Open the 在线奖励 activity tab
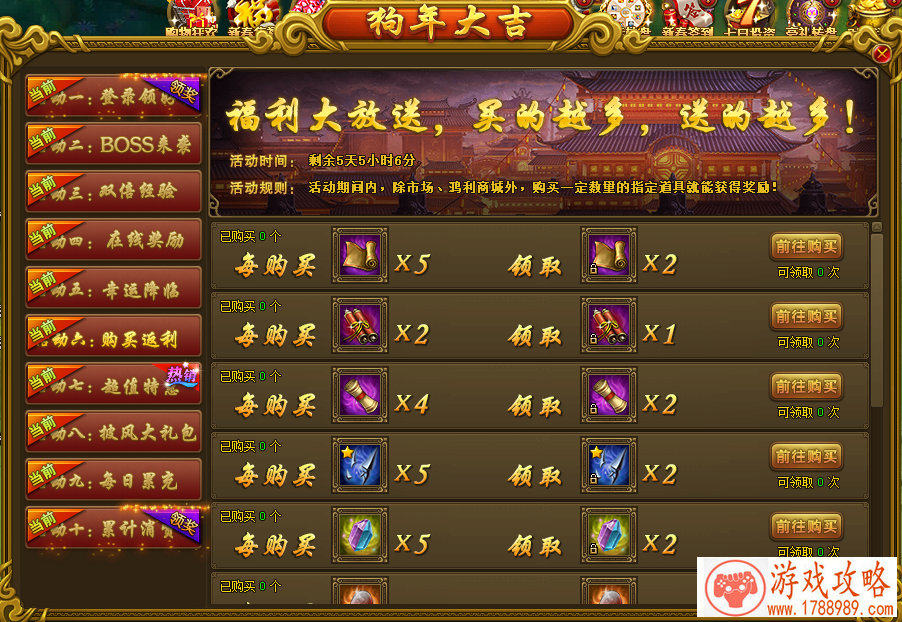 point(114,239)
